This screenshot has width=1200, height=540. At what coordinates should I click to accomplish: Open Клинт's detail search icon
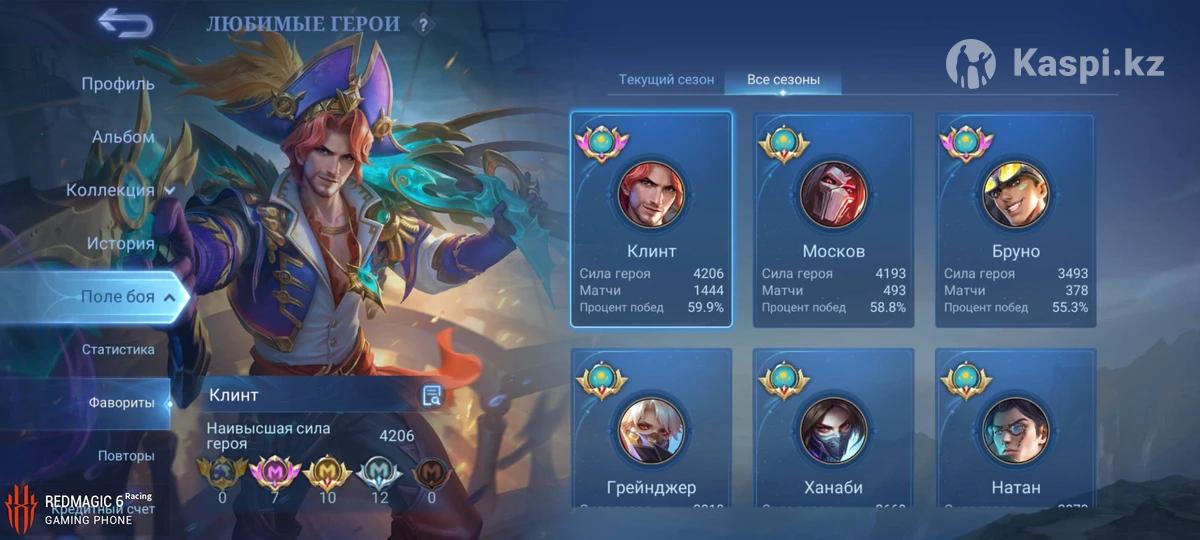tap(432, 395)
